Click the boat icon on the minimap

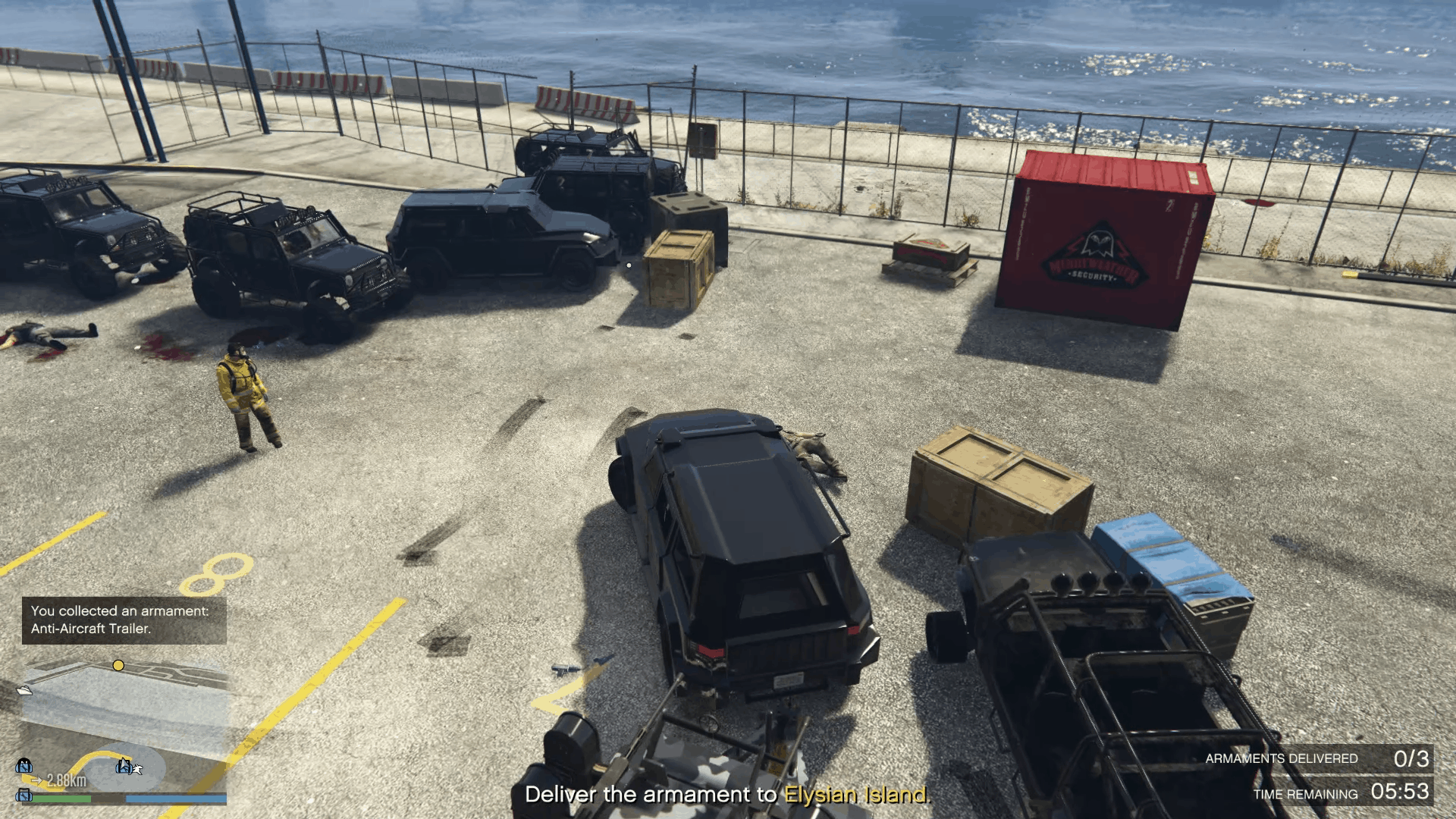pyautogui.click(x=24, y=690)
